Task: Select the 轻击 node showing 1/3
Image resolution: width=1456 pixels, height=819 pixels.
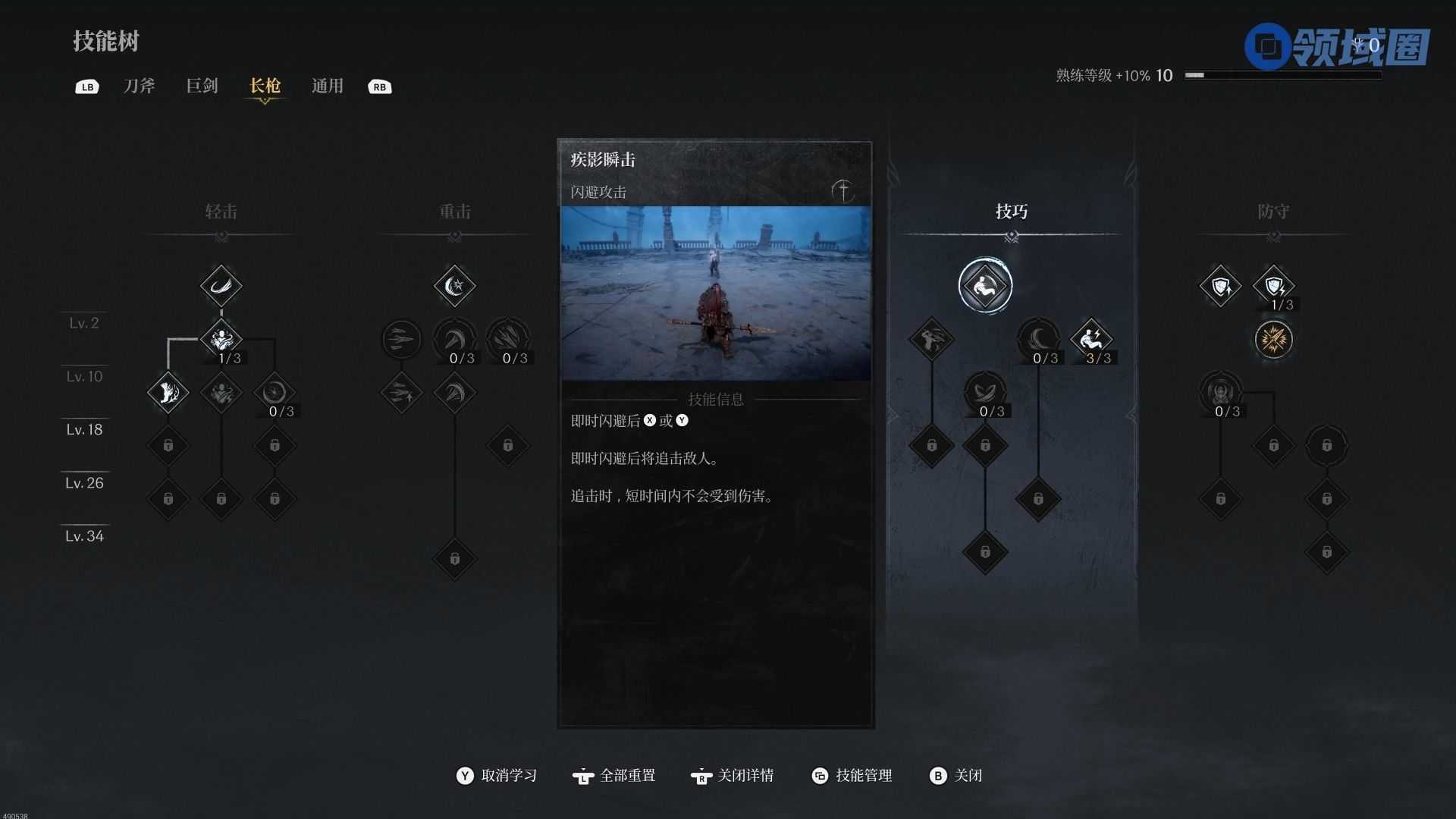Action: coord(221,339)
